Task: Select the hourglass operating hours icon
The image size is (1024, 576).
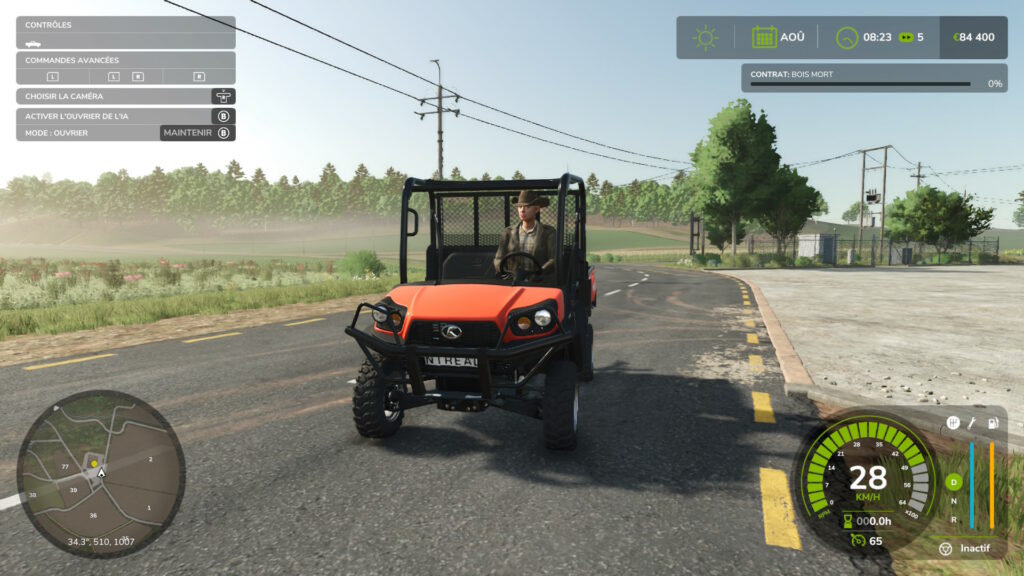Action: 847,520
